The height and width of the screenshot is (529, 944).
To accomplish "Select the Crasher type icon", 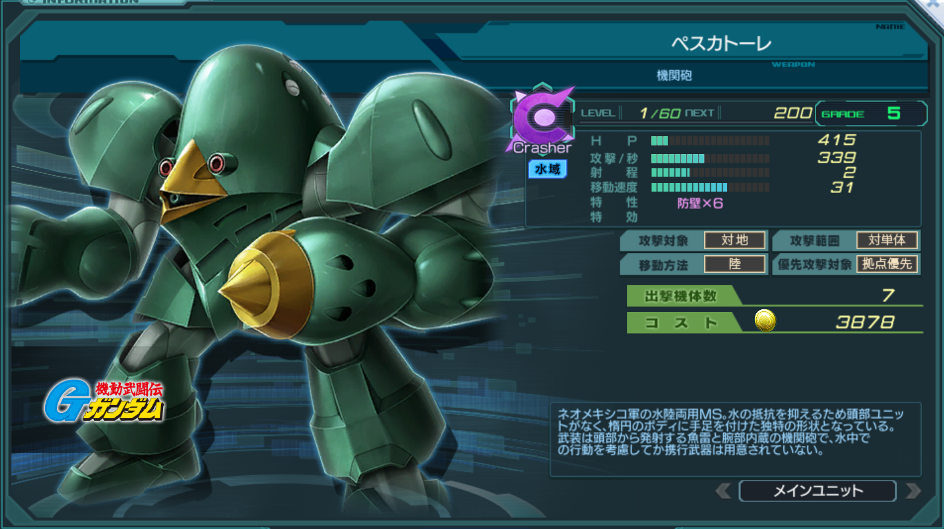I will tap(541, 118).
